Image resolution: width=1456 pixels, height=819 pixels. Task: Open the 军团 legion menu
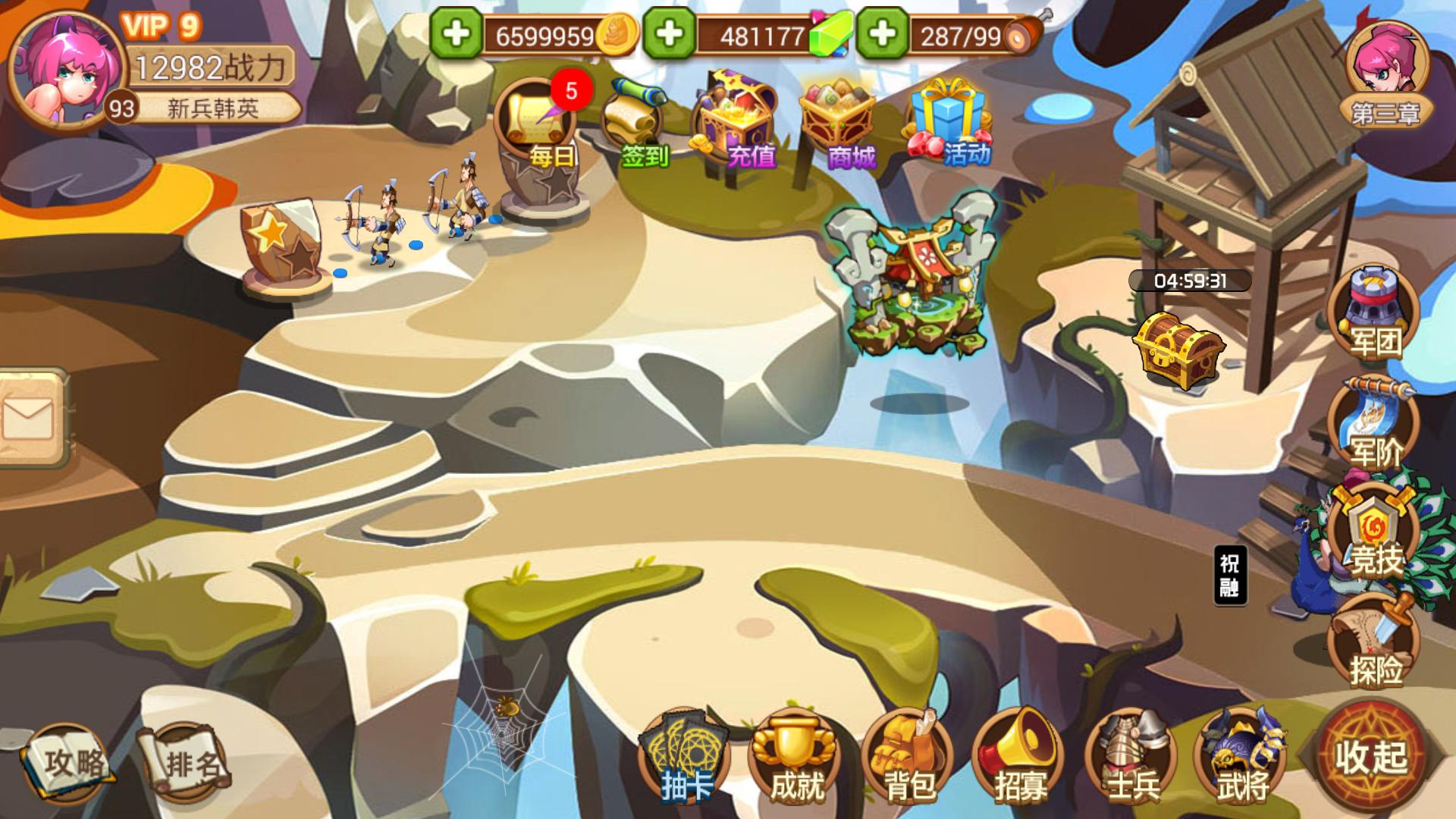tap(1374, 312)
